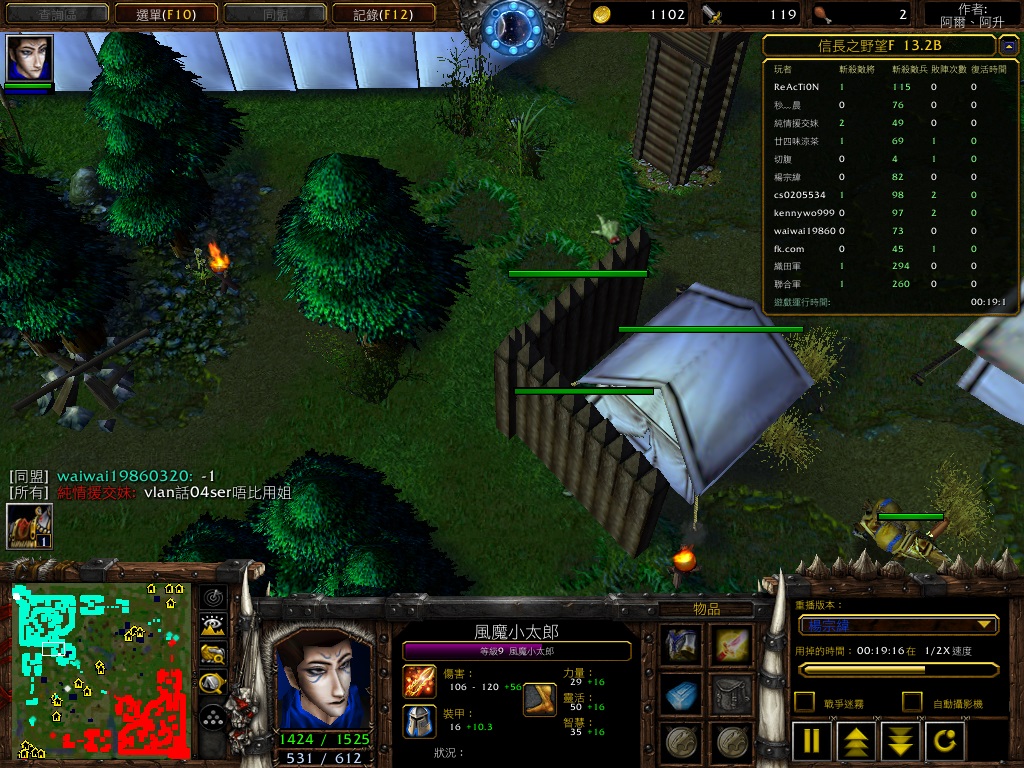Select the glowing sword item in the inventory

(731, 645)
